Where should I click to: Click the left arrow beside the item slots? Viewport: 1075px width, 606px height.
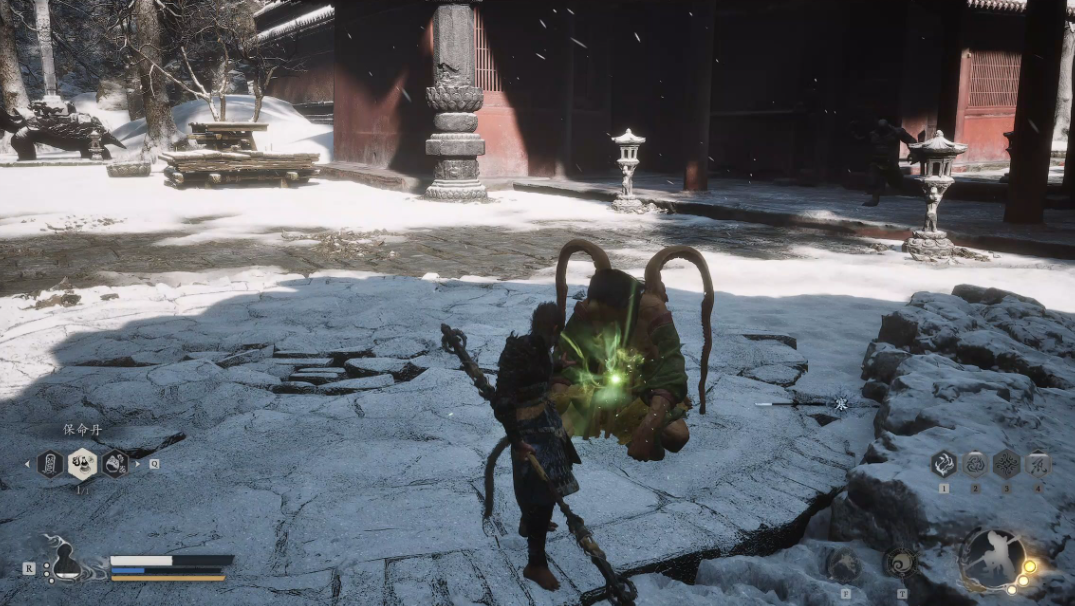point(28,464)
